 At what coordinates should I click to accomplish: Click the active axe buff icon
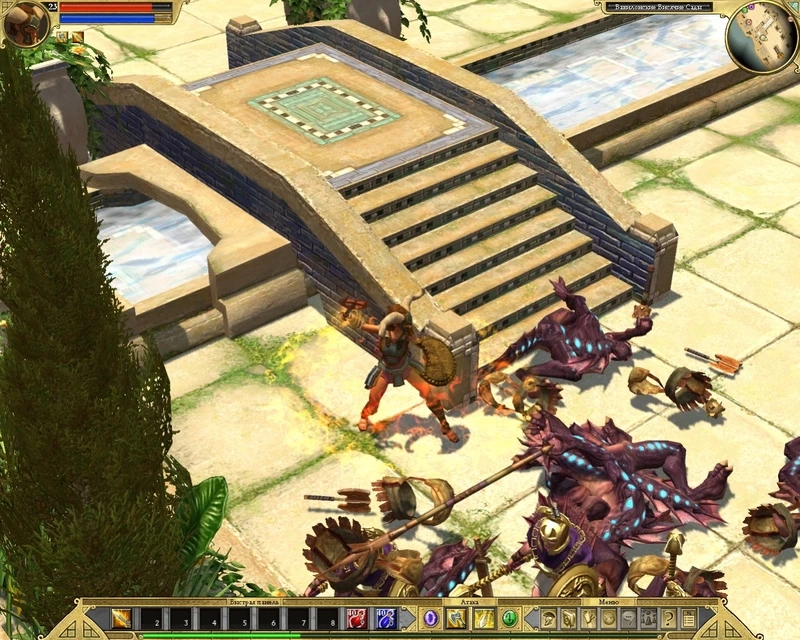[x=61, y=38]
